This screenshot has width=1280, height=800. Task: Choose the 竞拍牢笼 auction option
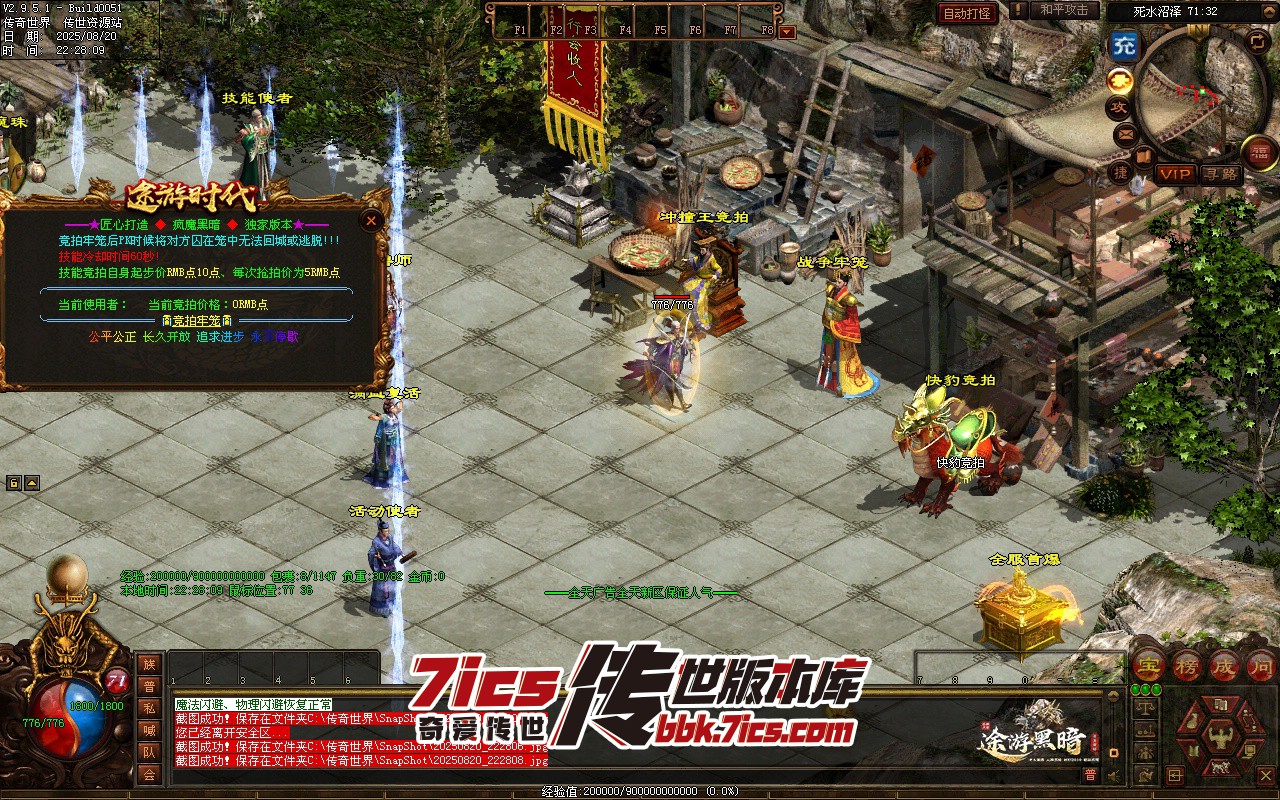pyautogui.click(x=196, y=320)
